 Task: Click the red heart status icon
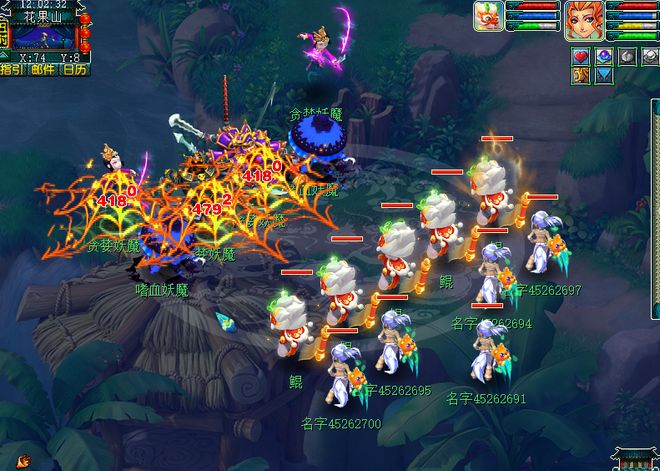[x=581, y=56]
